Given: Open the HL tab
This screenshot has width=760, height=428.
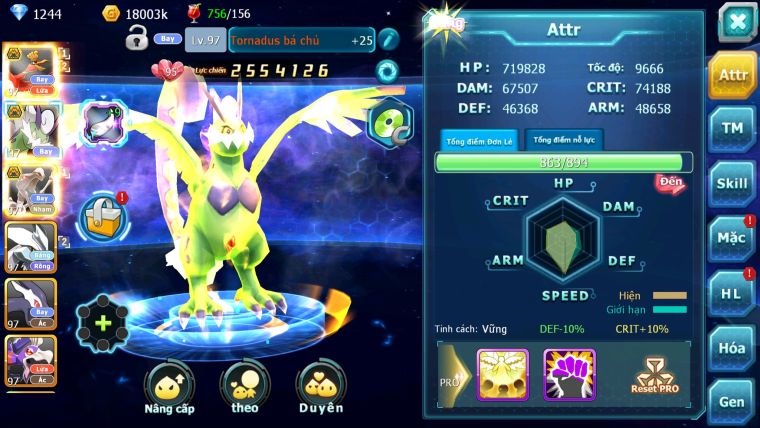Looking at the screenshot, I should 732,293.
